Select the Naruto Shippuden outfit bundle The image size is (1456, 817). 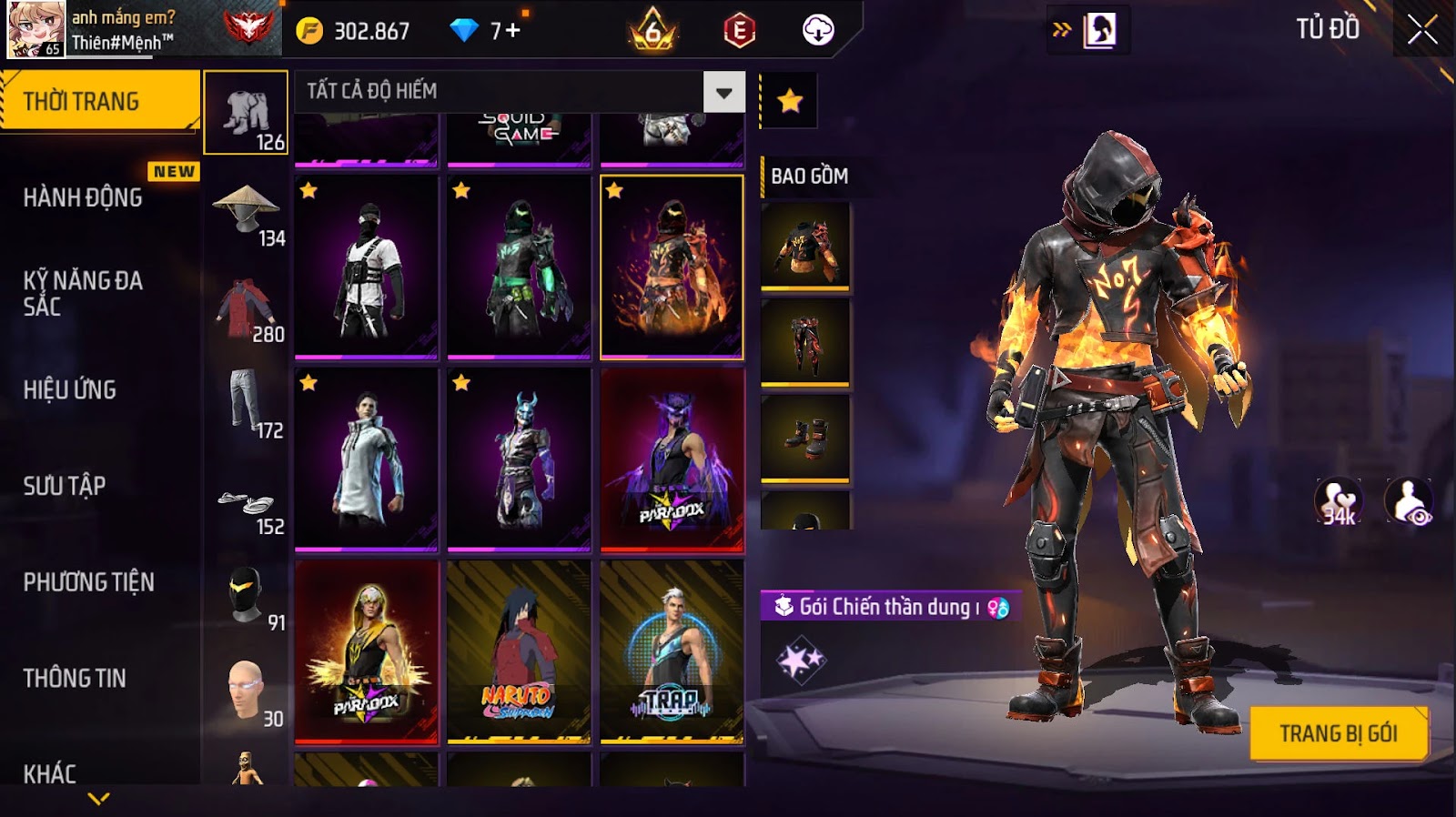click(x=518, y=651)
